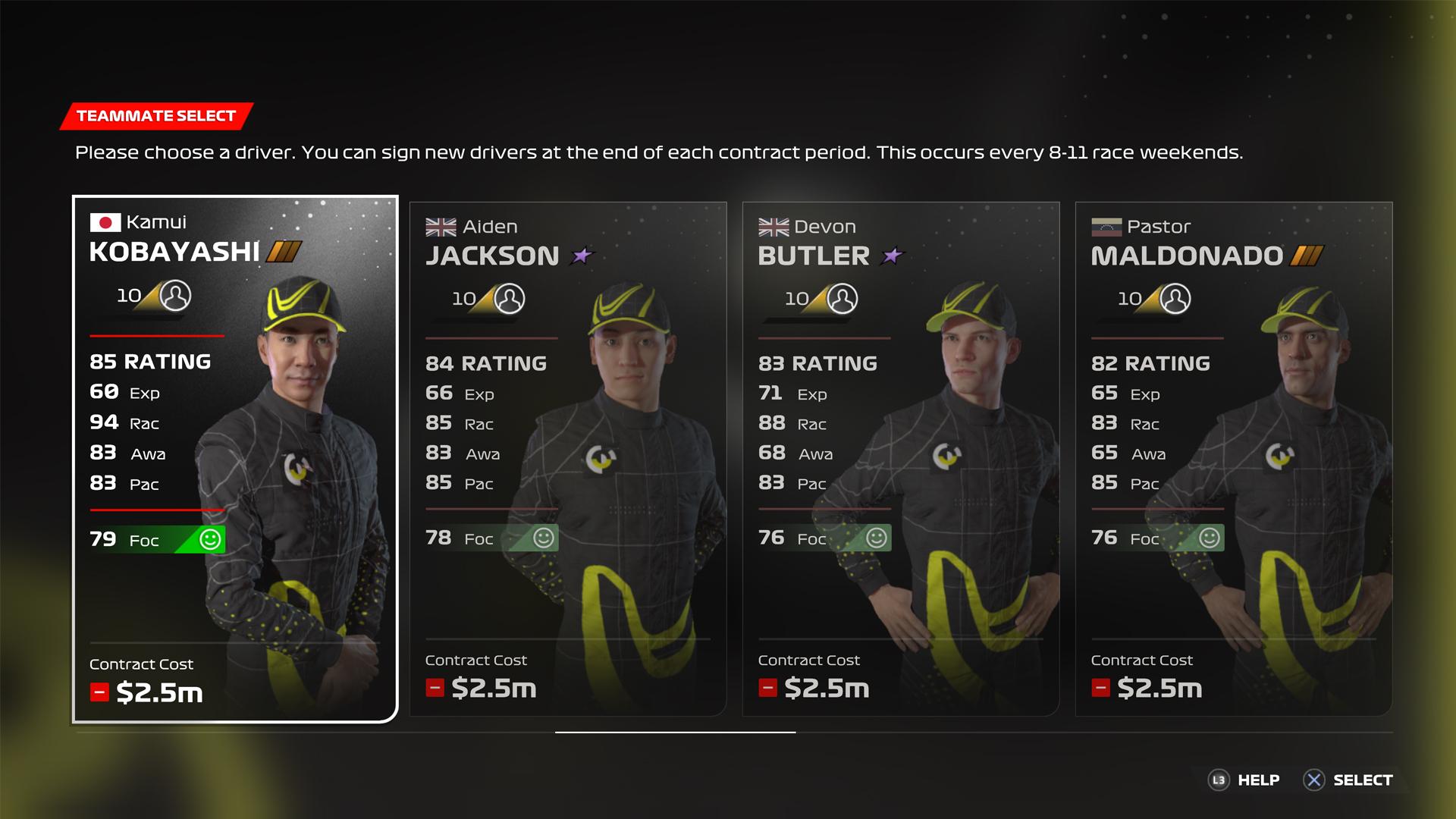
Task: Click the minus marker beside Jackson's $2.5m cost
Action: coord(433,689)
